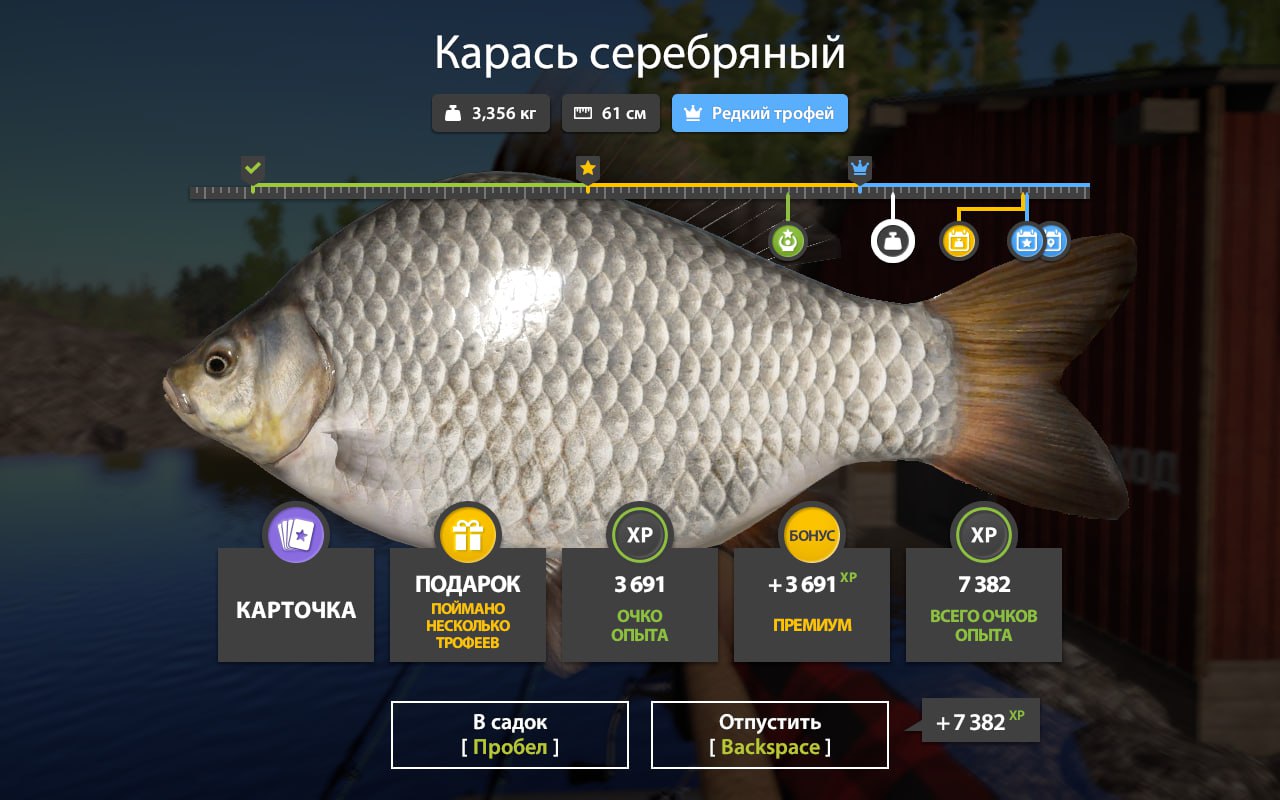1280x800 pixels.
Task: Click the green stopwatch icon below the ruler
Action: (x=788, y=240)
